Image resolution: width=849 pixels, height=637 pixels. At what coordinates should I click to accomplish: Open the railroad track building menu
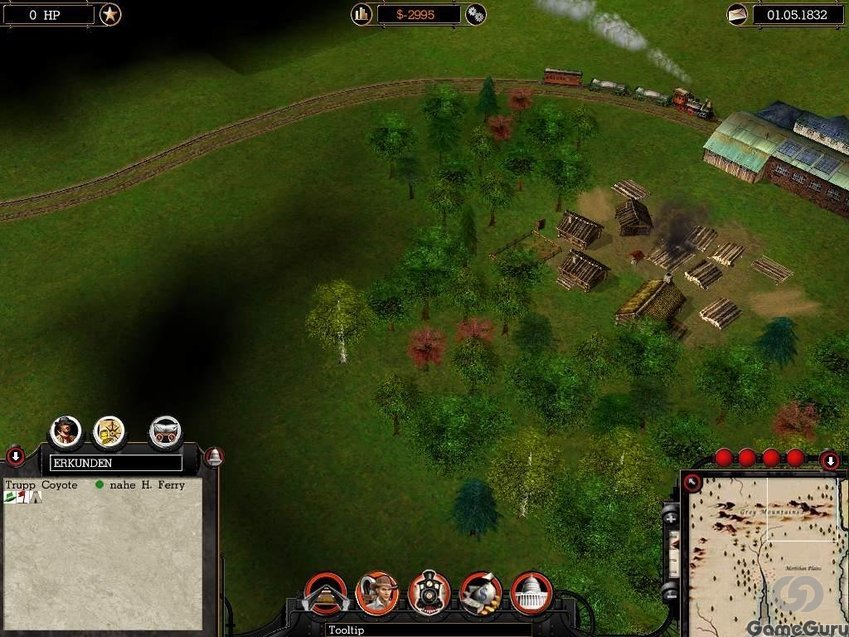pos(325,593)
